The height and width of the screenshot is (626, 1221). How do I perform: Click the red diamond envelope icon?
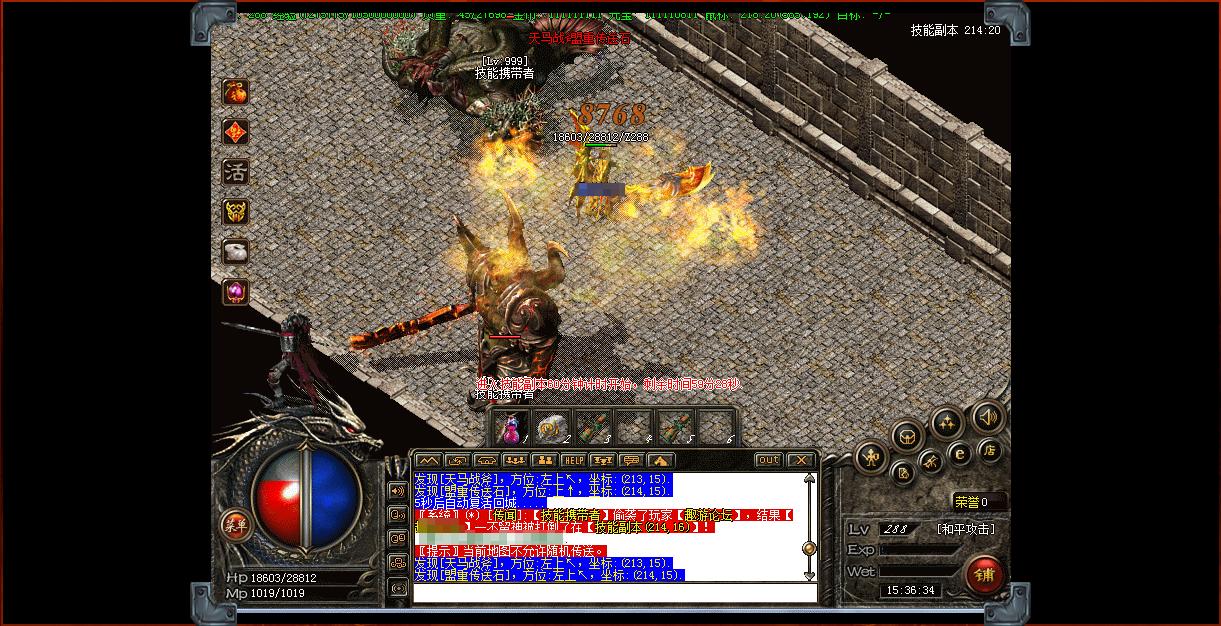pos(235,132)
